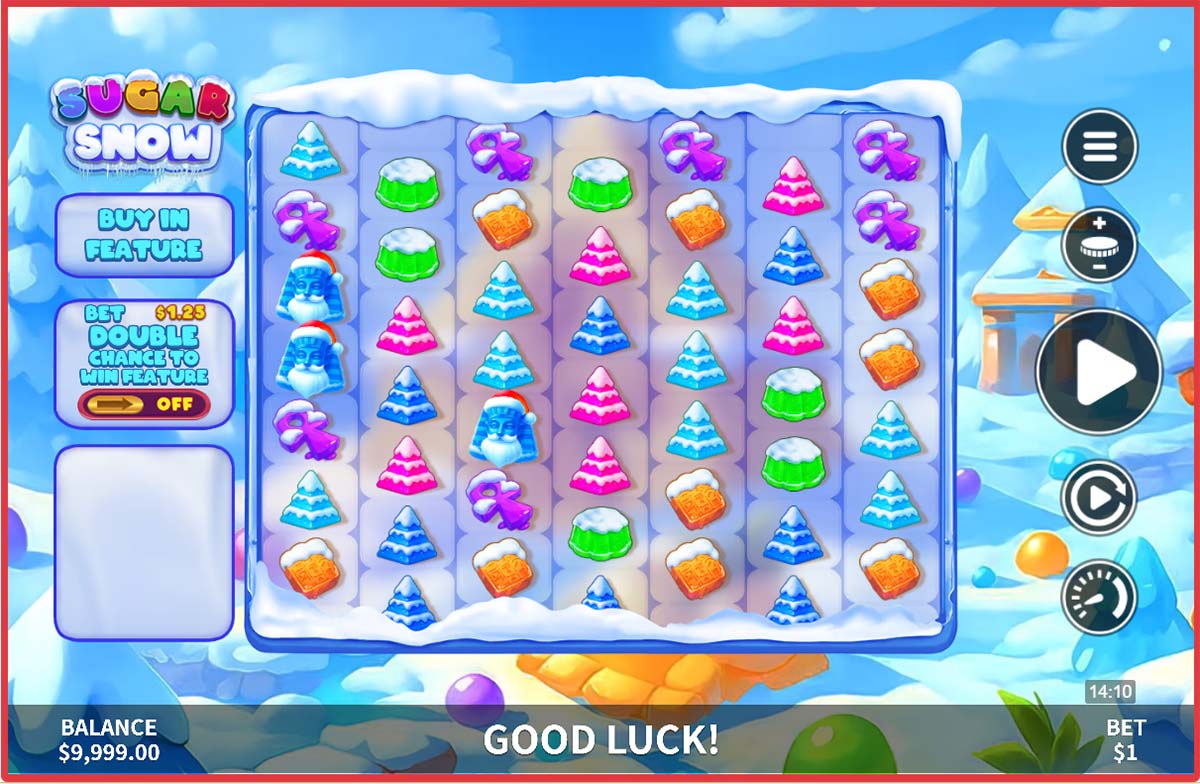This screenshot has height=784, width=1200.
Task: Toggle the turbo speed gauge button
Action: 1098,597
